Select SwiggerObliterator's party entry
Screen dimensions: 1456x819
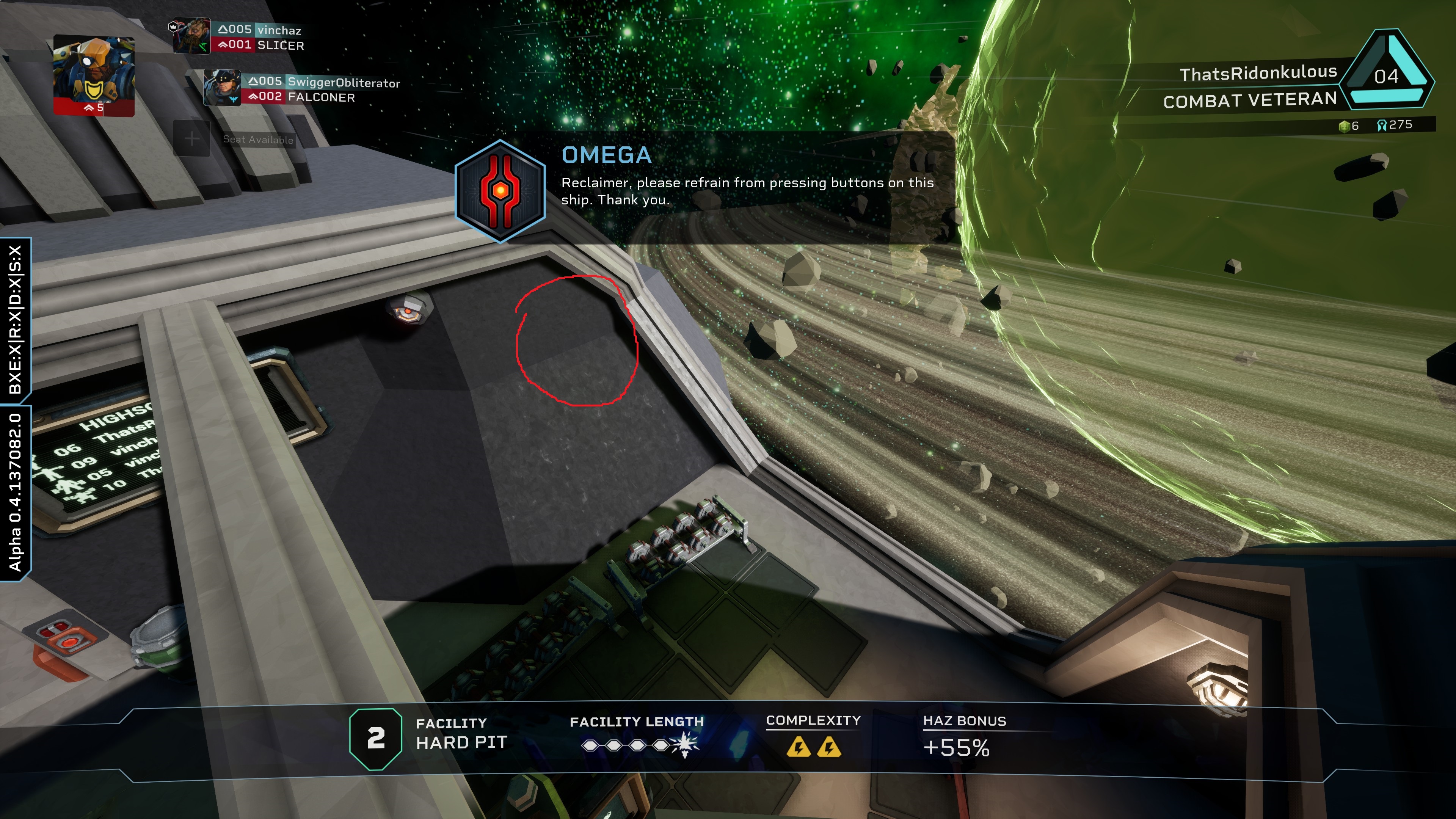[343, 83]
